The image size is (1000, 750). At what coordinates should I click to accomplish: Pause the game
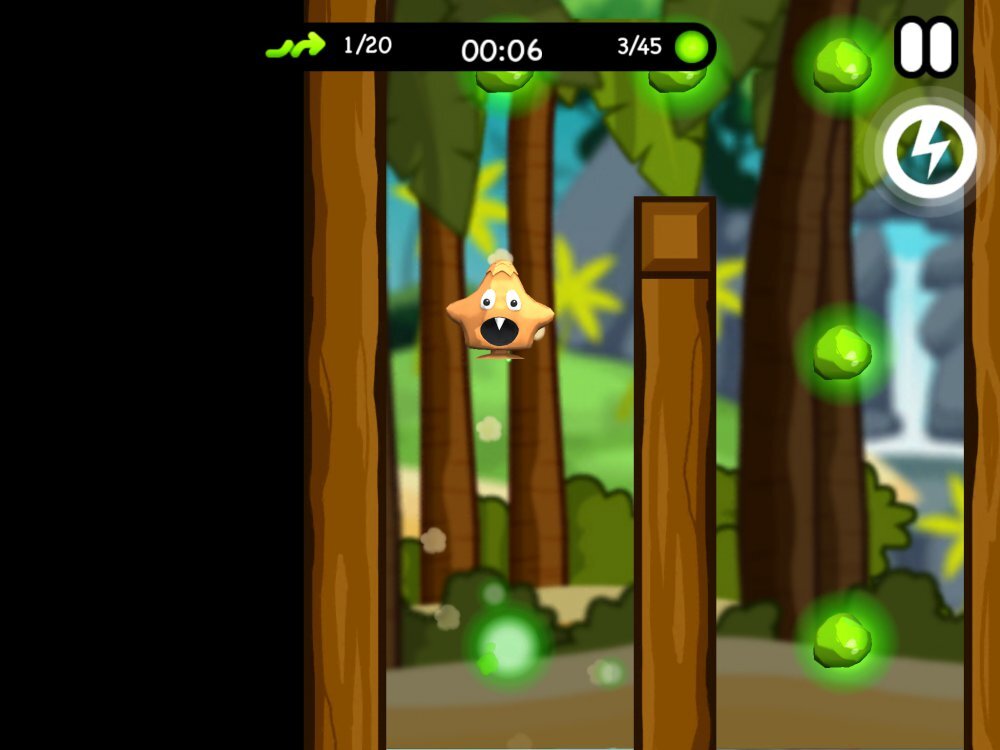pyautogui.click(x=925, y=47)
